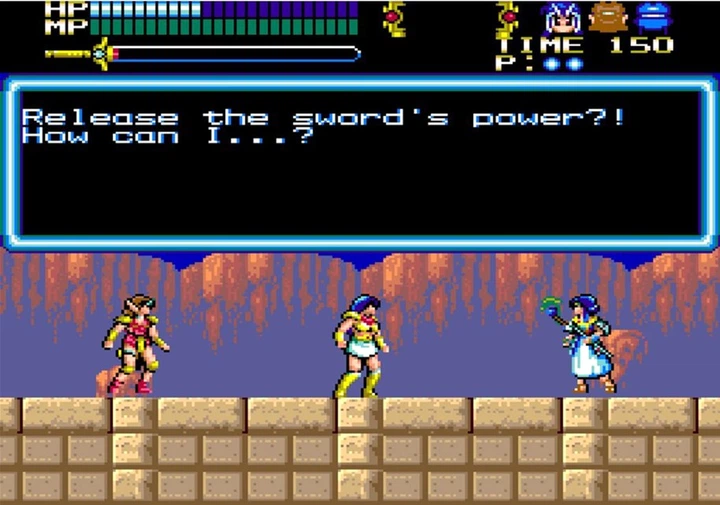
Task: Select the blue-haired character portrait icon
Action: coord(561,17)
